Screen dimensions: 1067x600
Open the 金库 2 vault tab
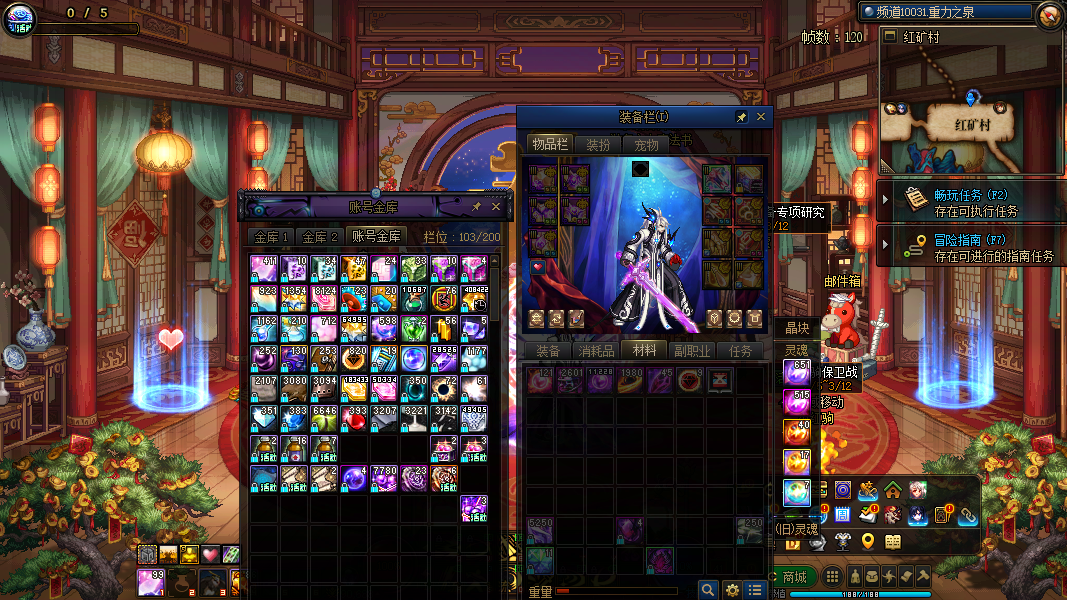[319, 237]
